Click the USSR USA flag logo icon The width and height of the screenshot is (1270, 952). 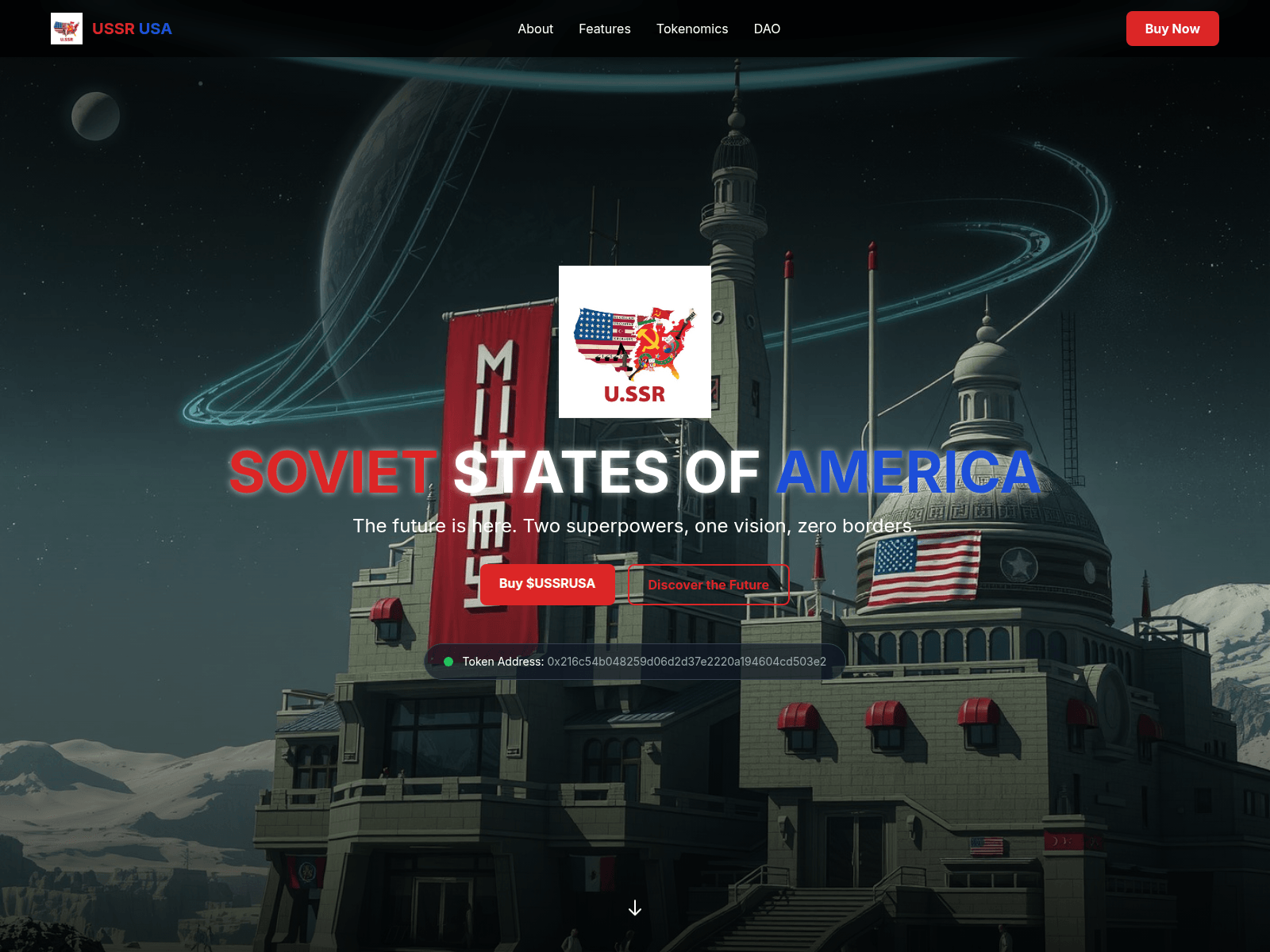67,28
